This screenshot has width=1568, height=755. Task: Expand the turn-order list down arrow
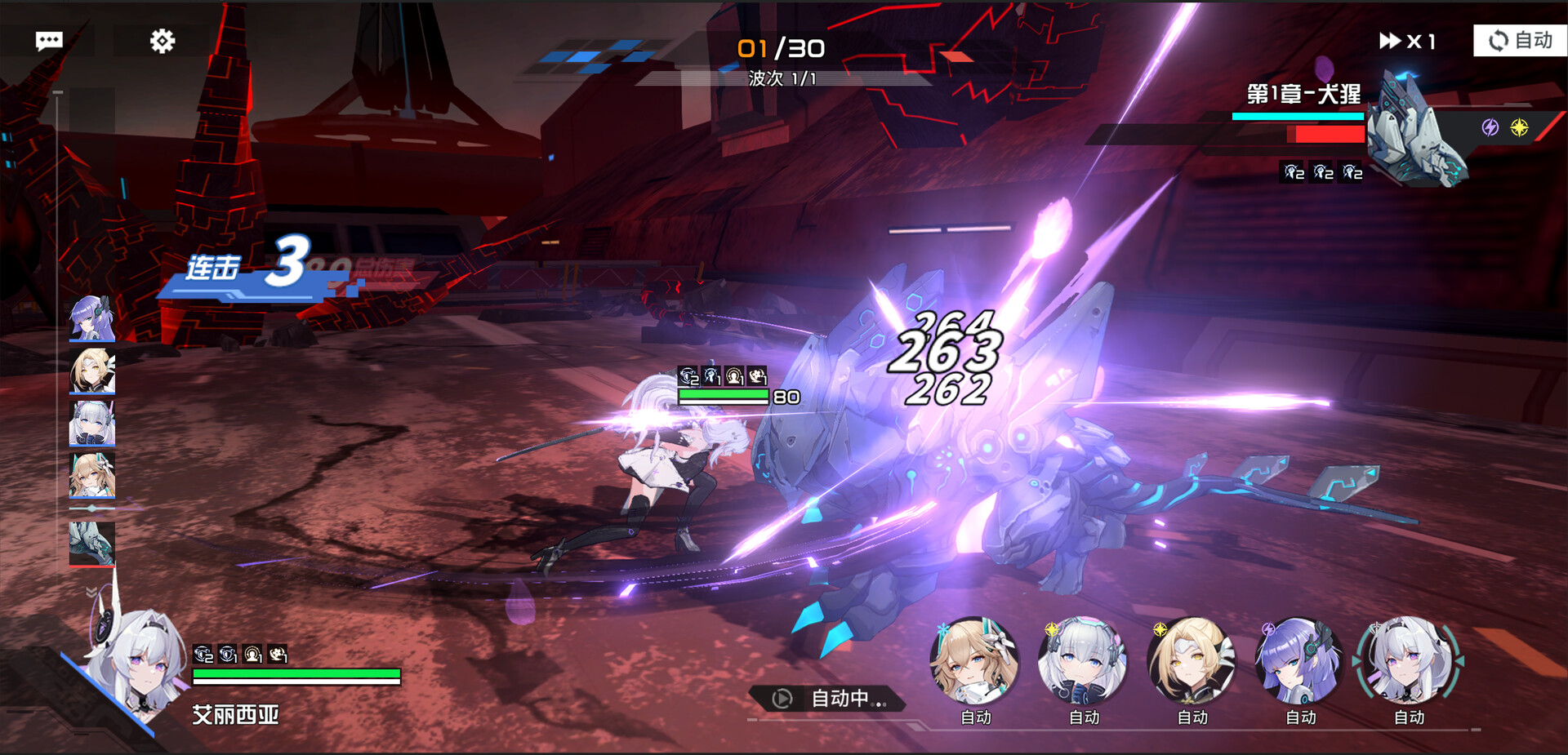pos(91,591)
